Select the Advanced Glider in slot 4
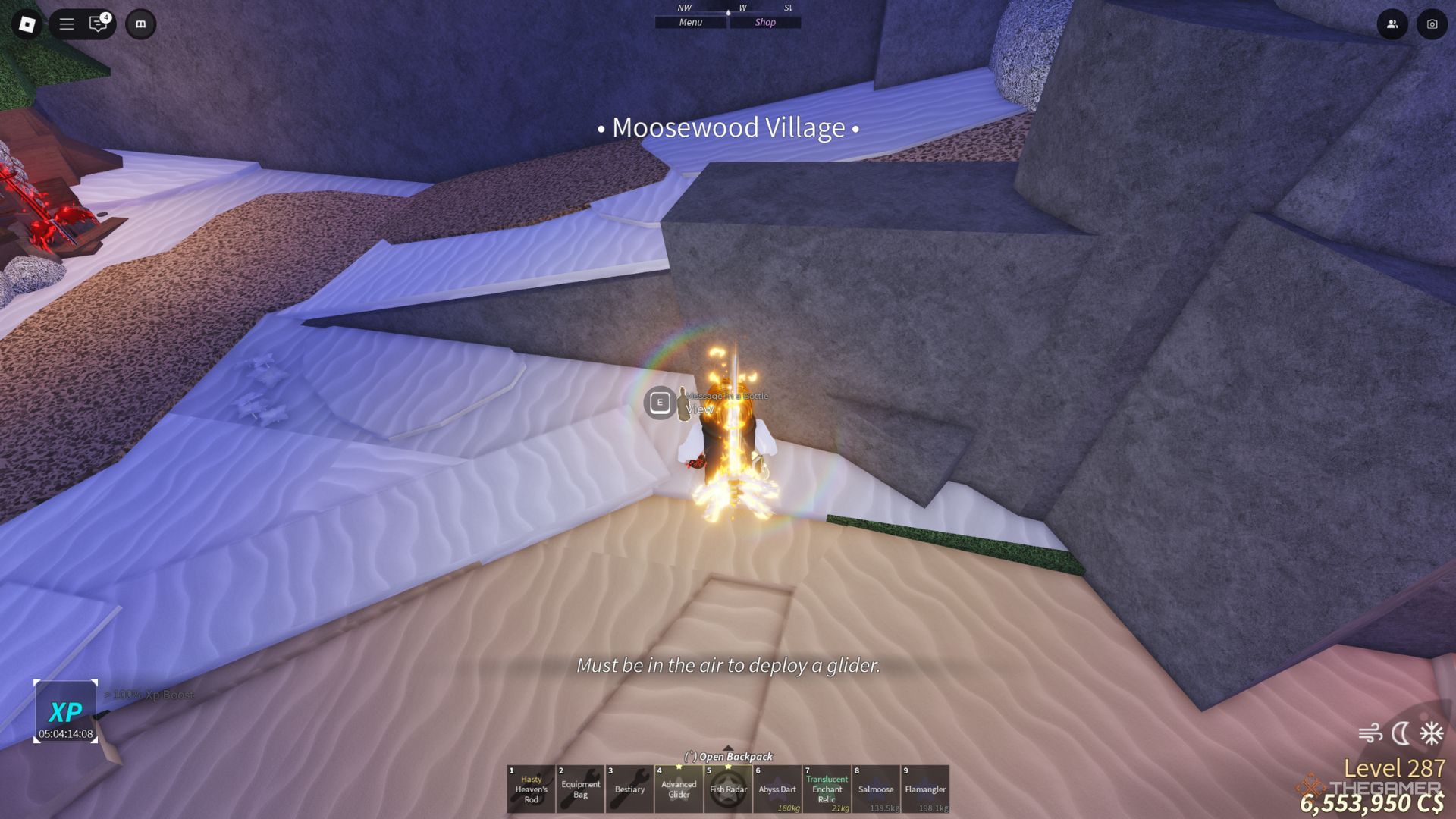Image resolution: width=1456 pixels, height=819 pixels. point(679,789)
